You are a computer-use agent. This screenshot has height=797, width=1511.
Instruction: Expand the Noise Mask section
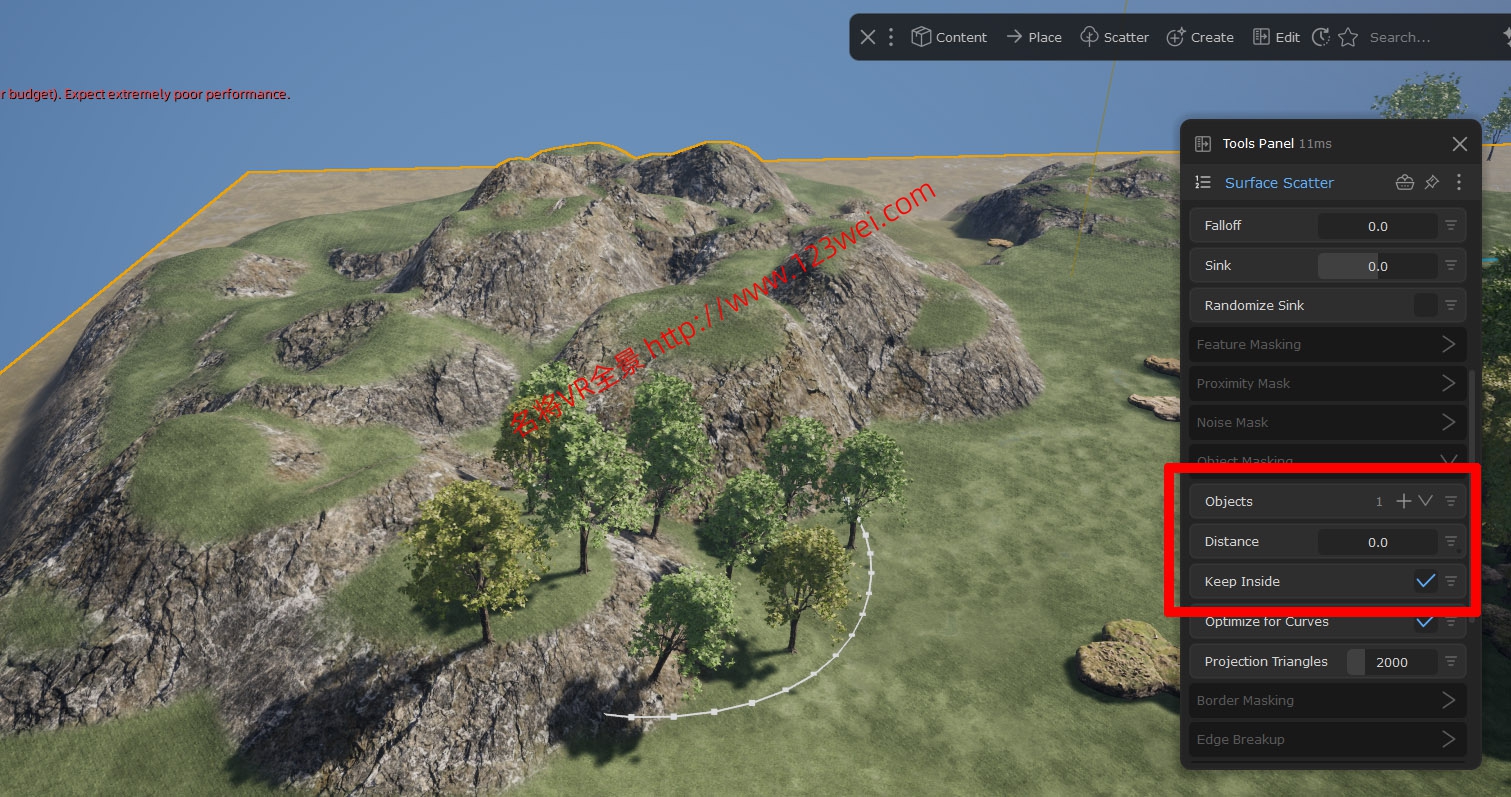pyautogui.click(x=1448, y=422)
